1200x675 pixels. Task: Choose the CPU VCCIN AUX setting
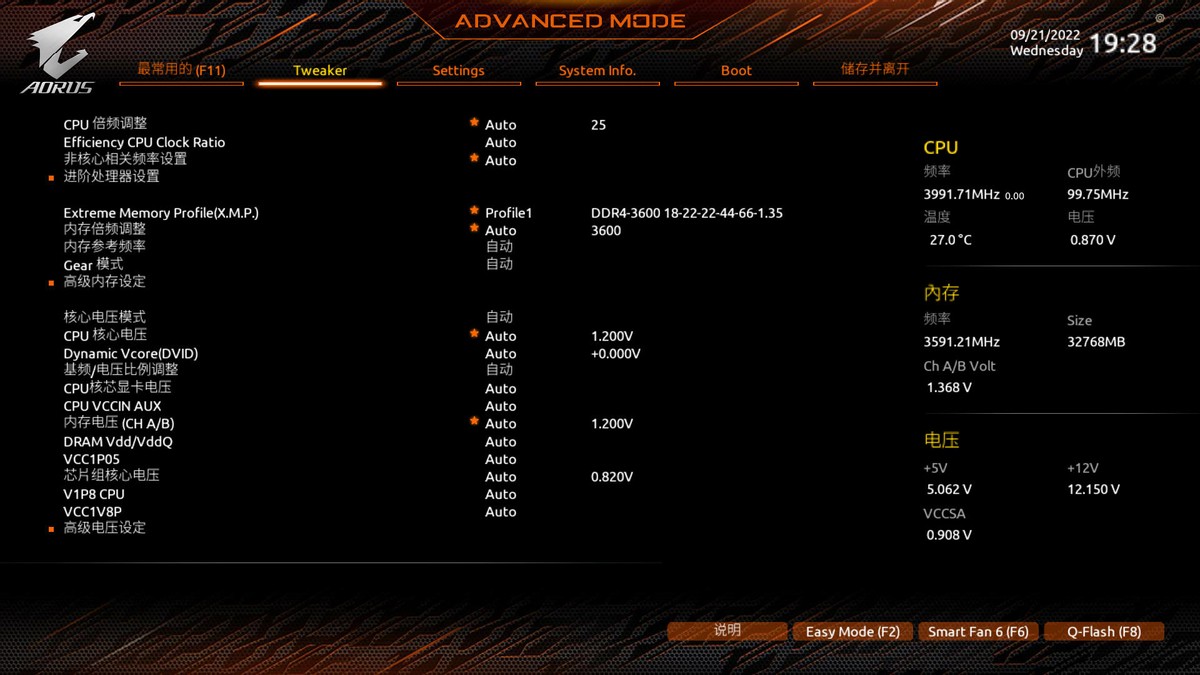click(112, 406)
